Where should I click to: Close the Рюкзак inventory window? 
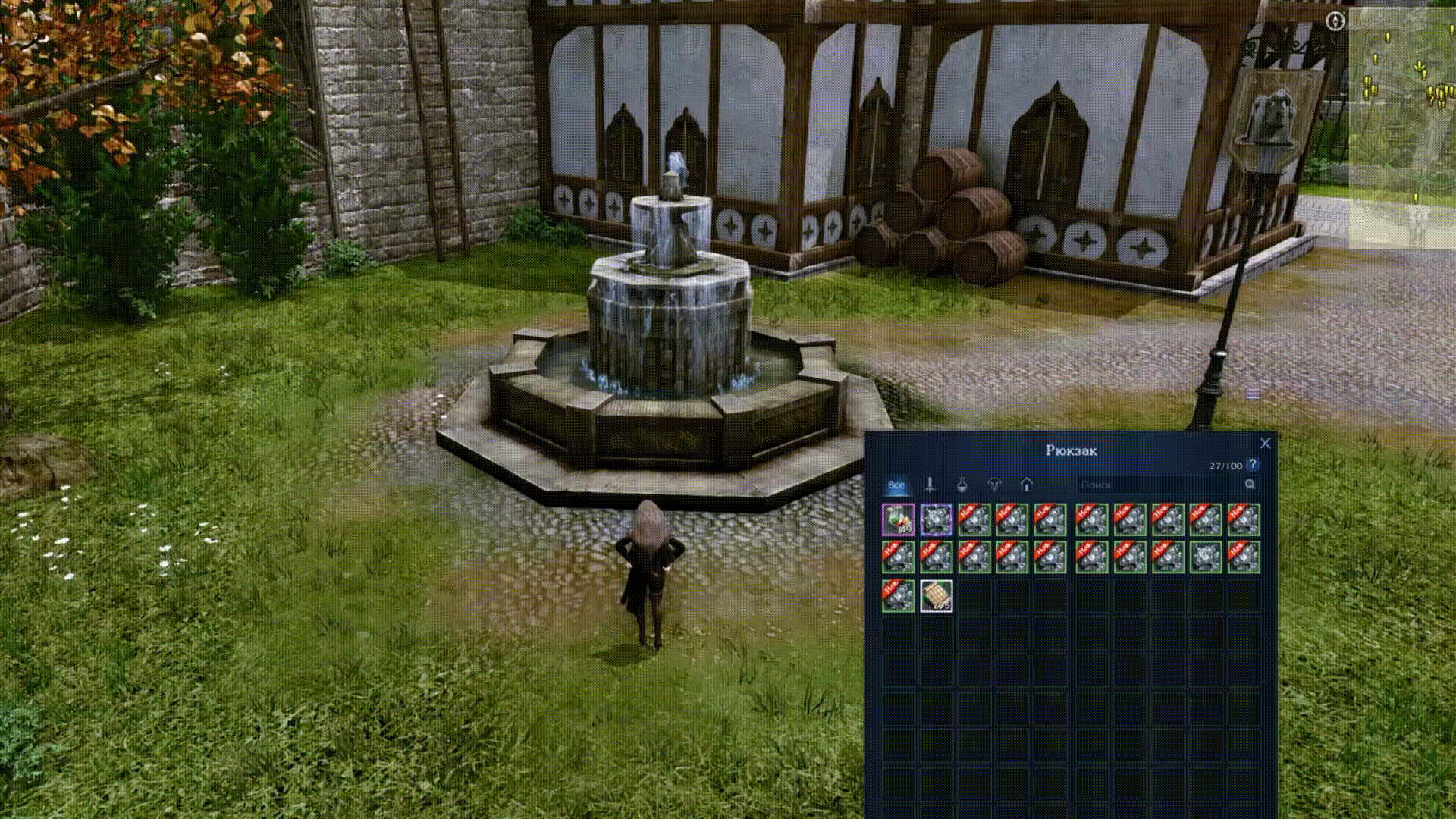[1265, 443]
